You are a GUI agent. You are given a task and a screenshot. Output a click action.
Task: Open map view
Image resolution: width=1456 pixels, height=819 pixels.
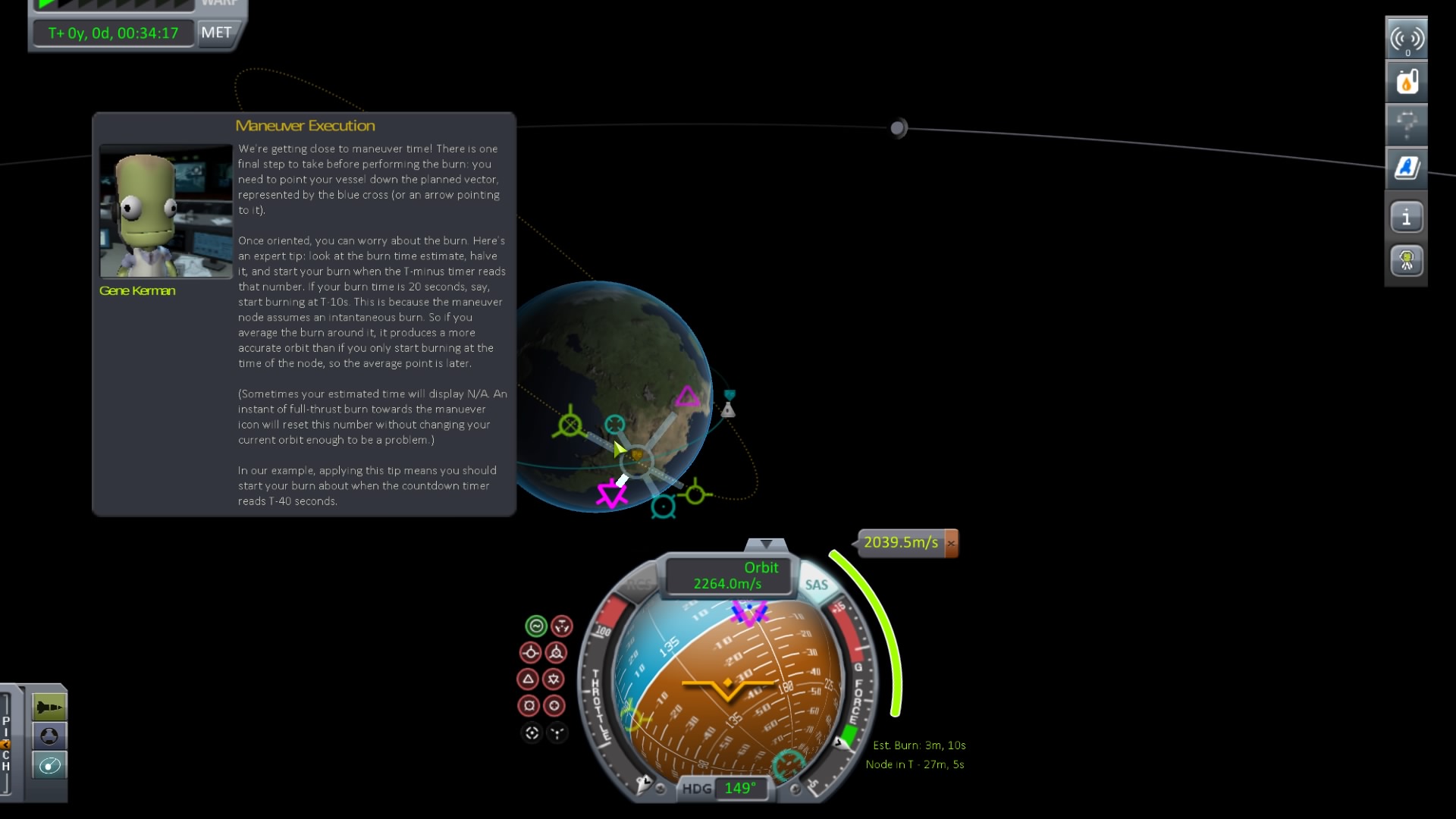49,766
